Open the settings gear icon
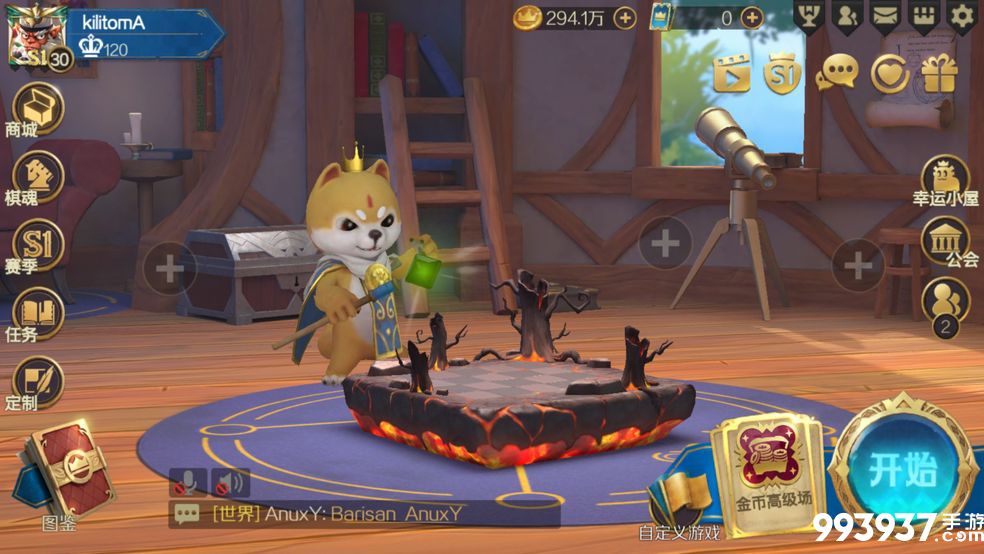The height and width of the screenshot is (554, 984). point(962,15)
